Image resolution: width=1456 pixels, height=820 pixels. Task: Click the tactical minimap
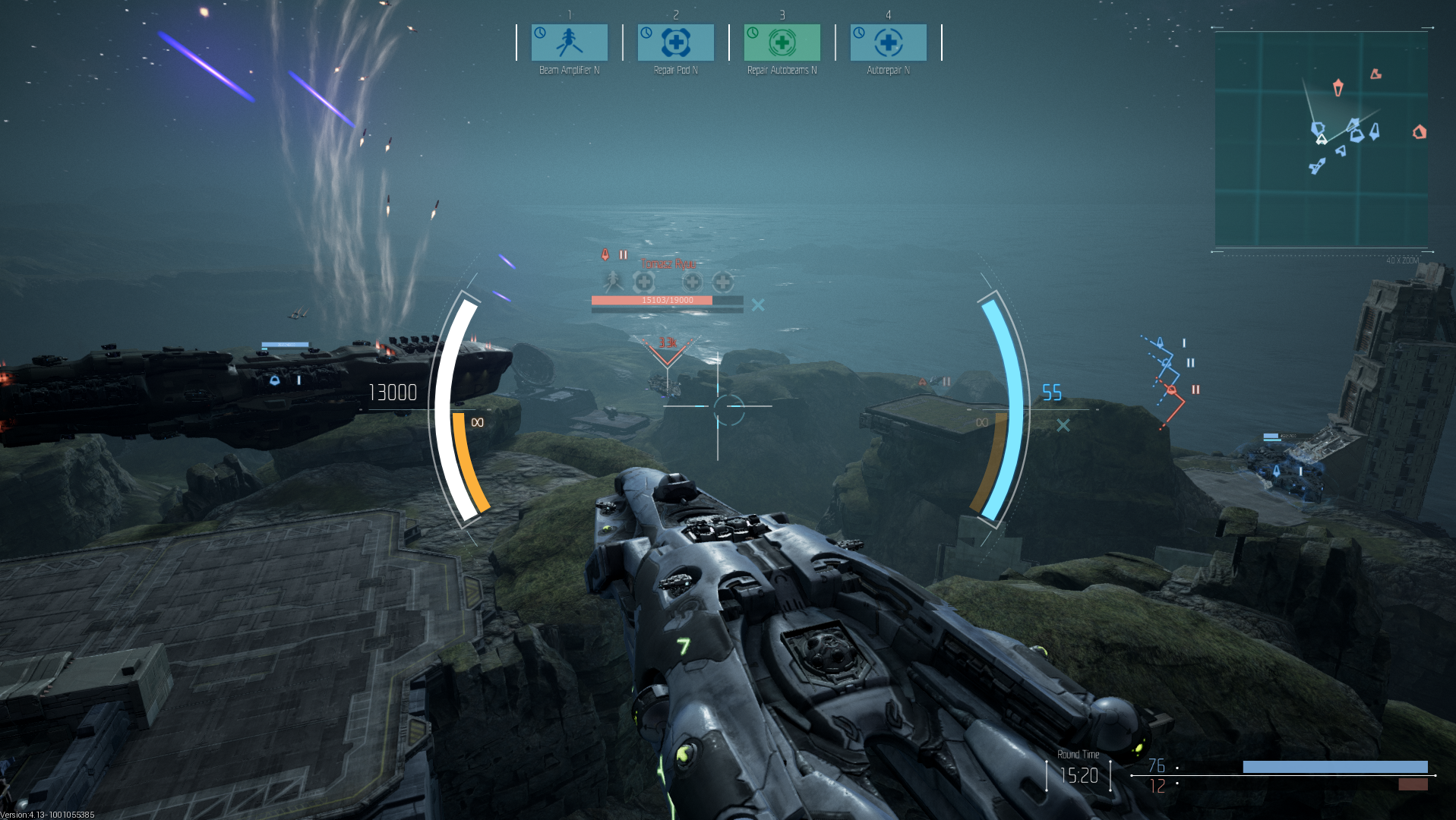coord(1321,140)
